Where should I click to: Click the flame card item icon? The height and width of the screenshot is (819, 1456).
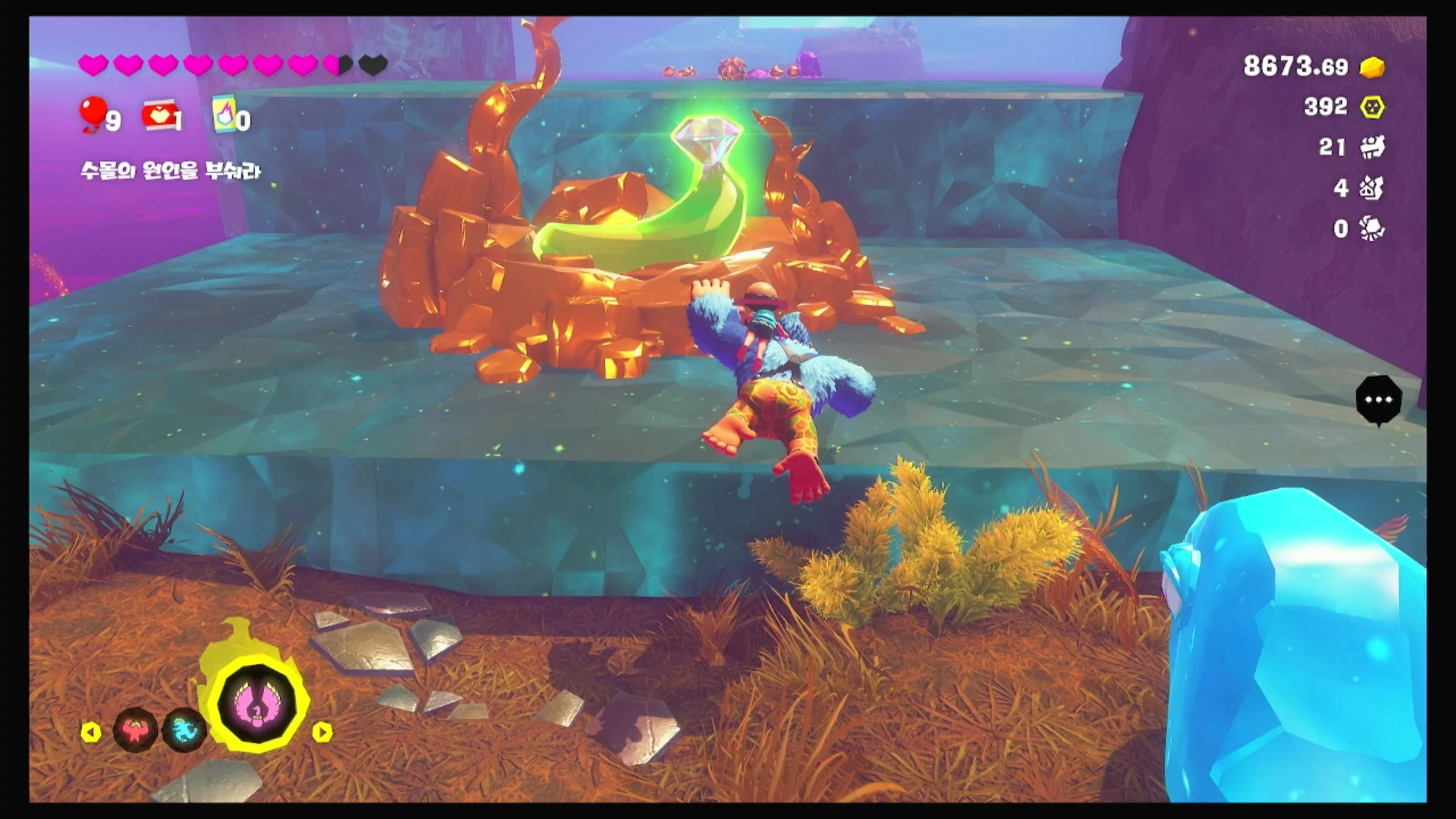(x=225, y=115)
